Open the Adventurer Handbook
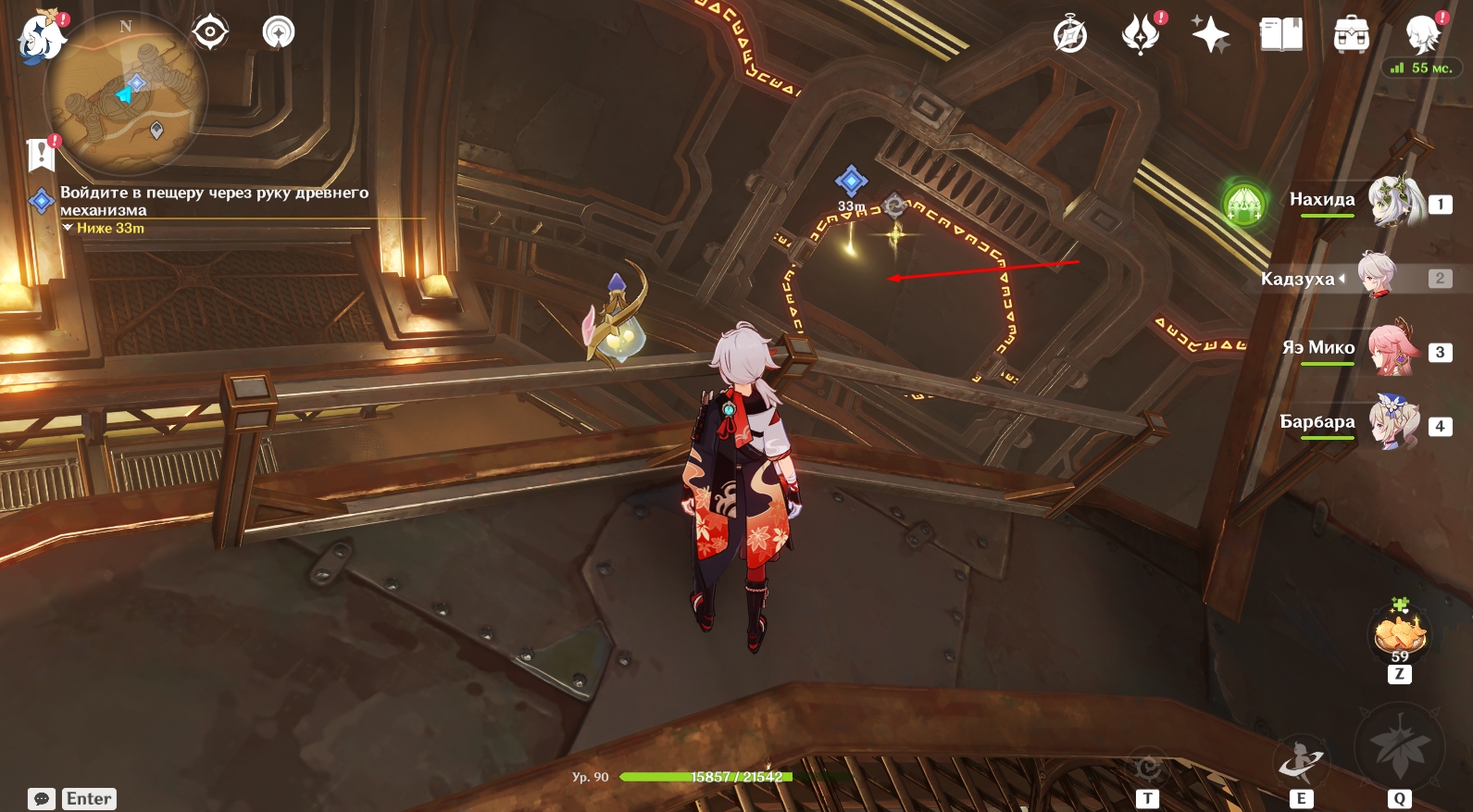This screenshot has width=1473, height=812. pos(1281,35)
